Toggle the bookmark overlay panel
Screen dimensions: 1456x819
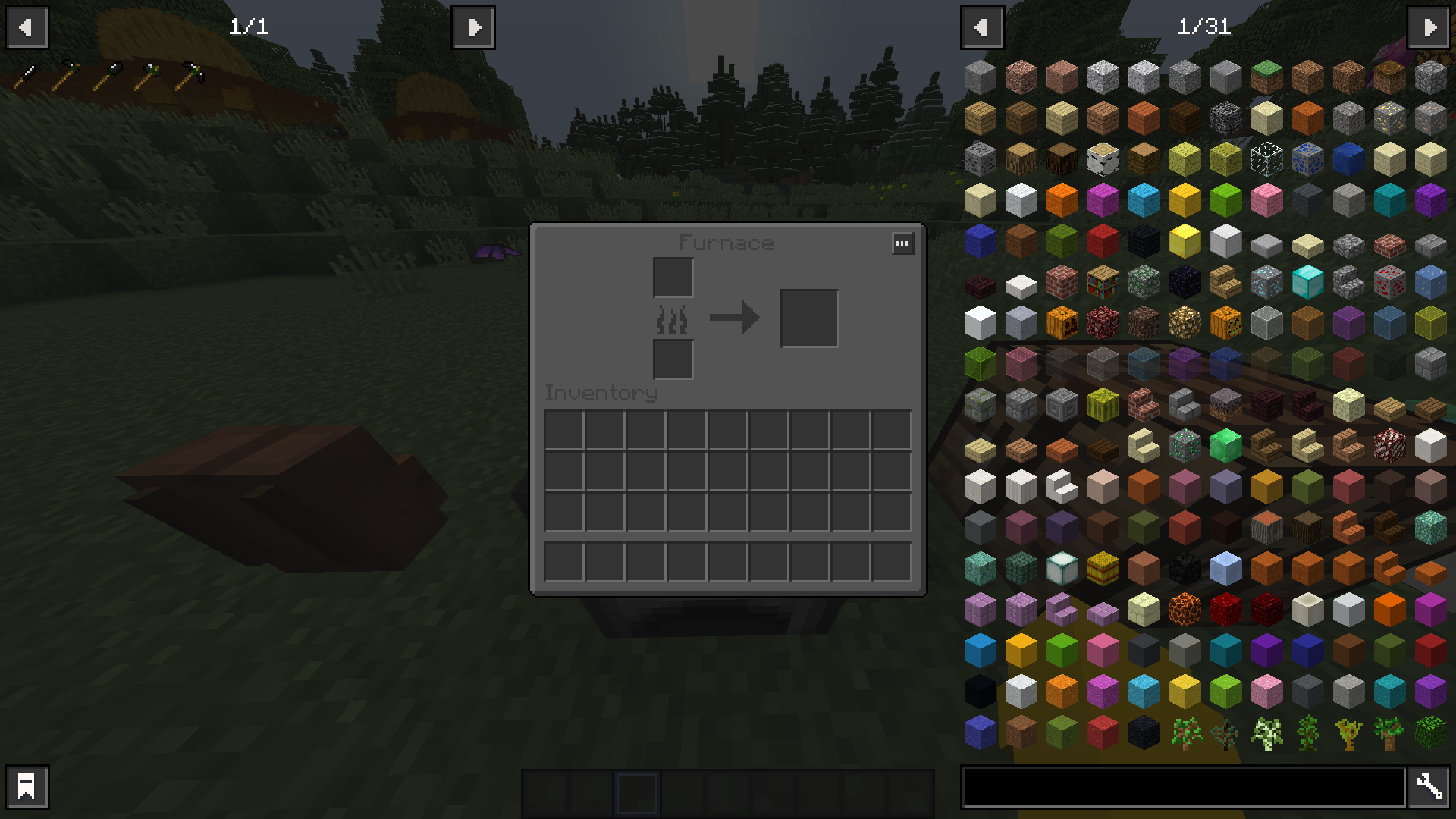pyautogui.click(x=27, y=787)
